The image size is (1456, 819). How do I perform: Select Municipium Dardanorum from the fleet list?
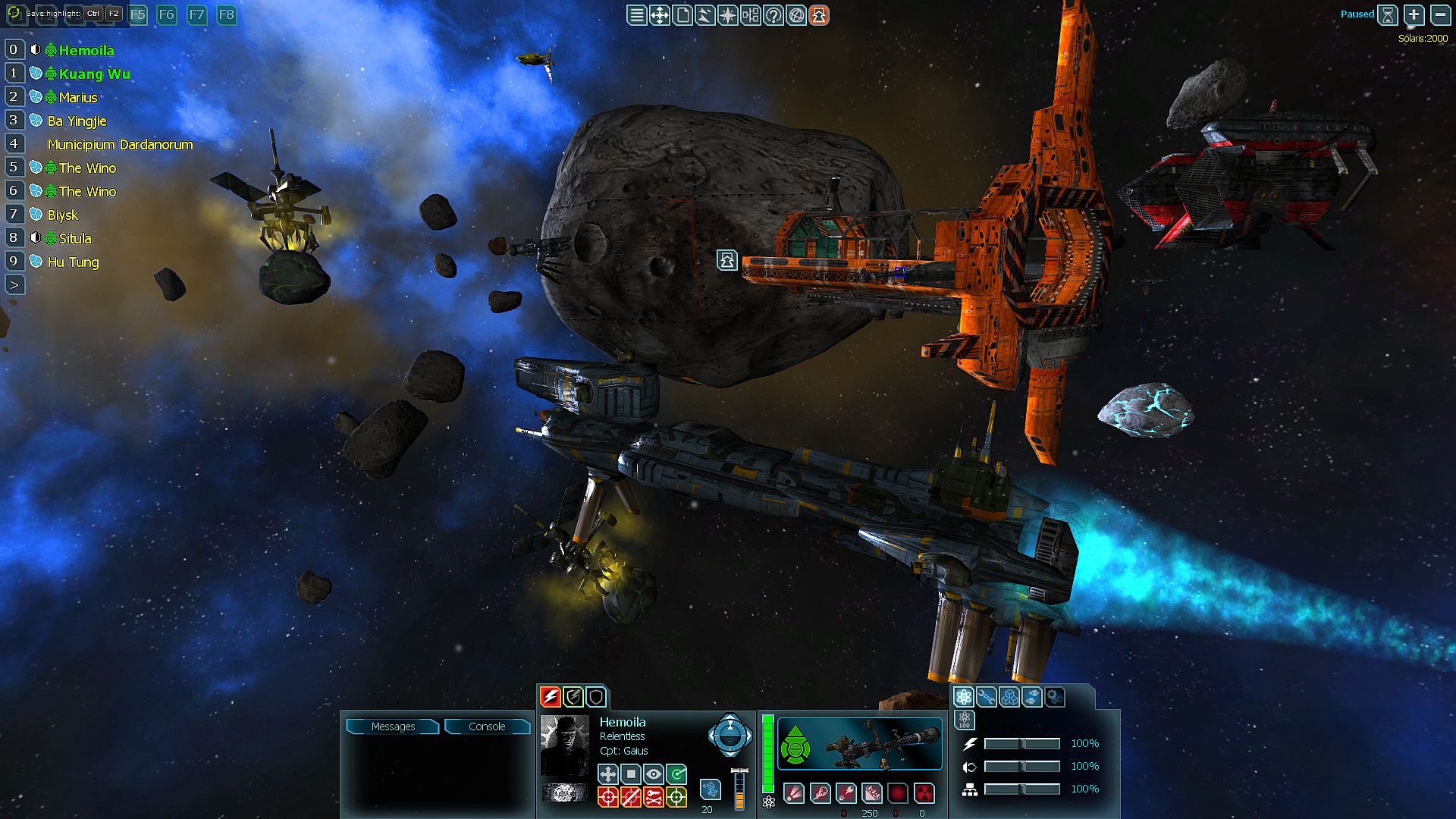click(x=120, y=144)
